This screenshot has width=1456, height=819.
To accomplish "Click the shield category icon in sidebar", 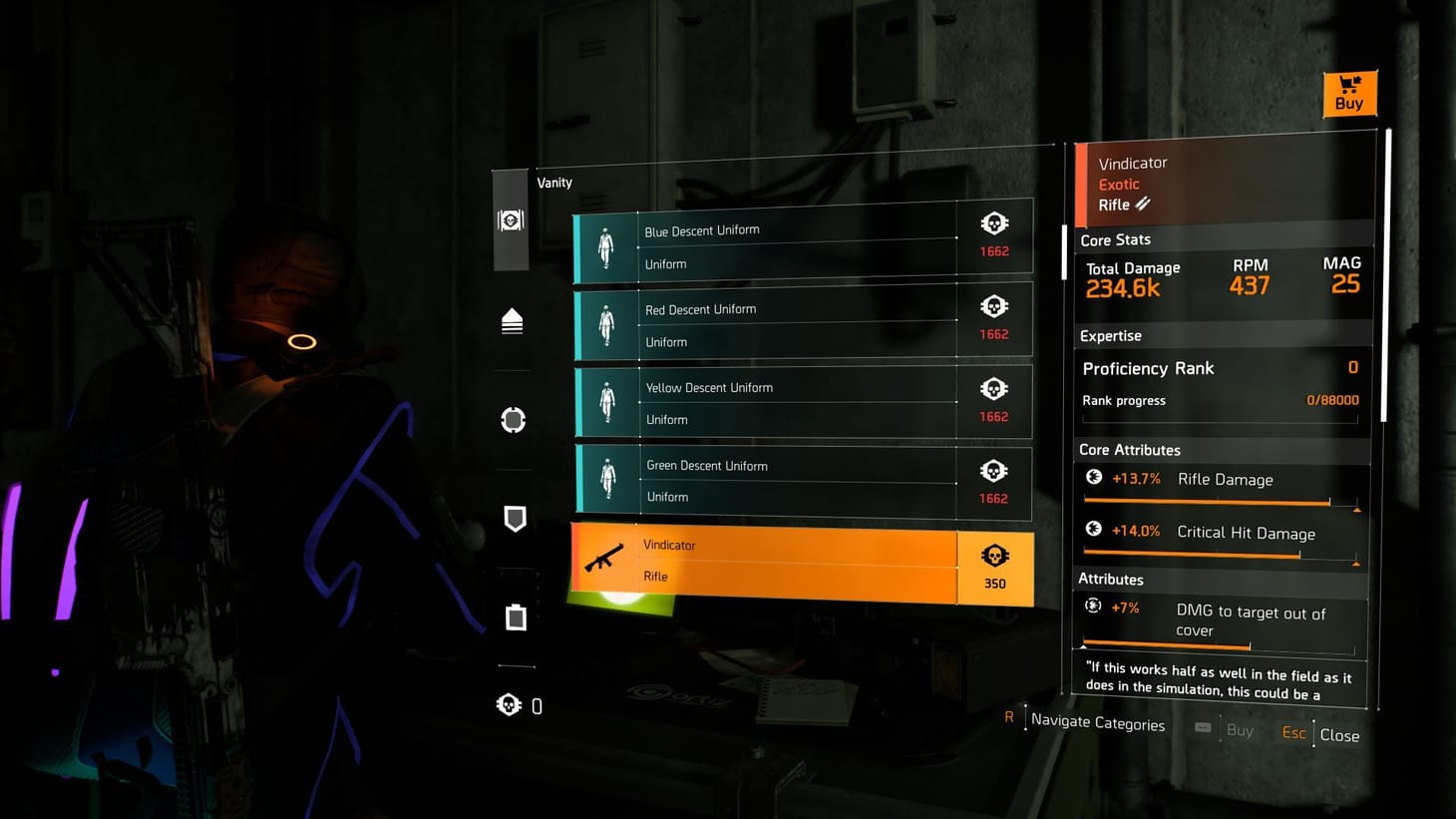I will pyautogui.click(x=514, y=519).
